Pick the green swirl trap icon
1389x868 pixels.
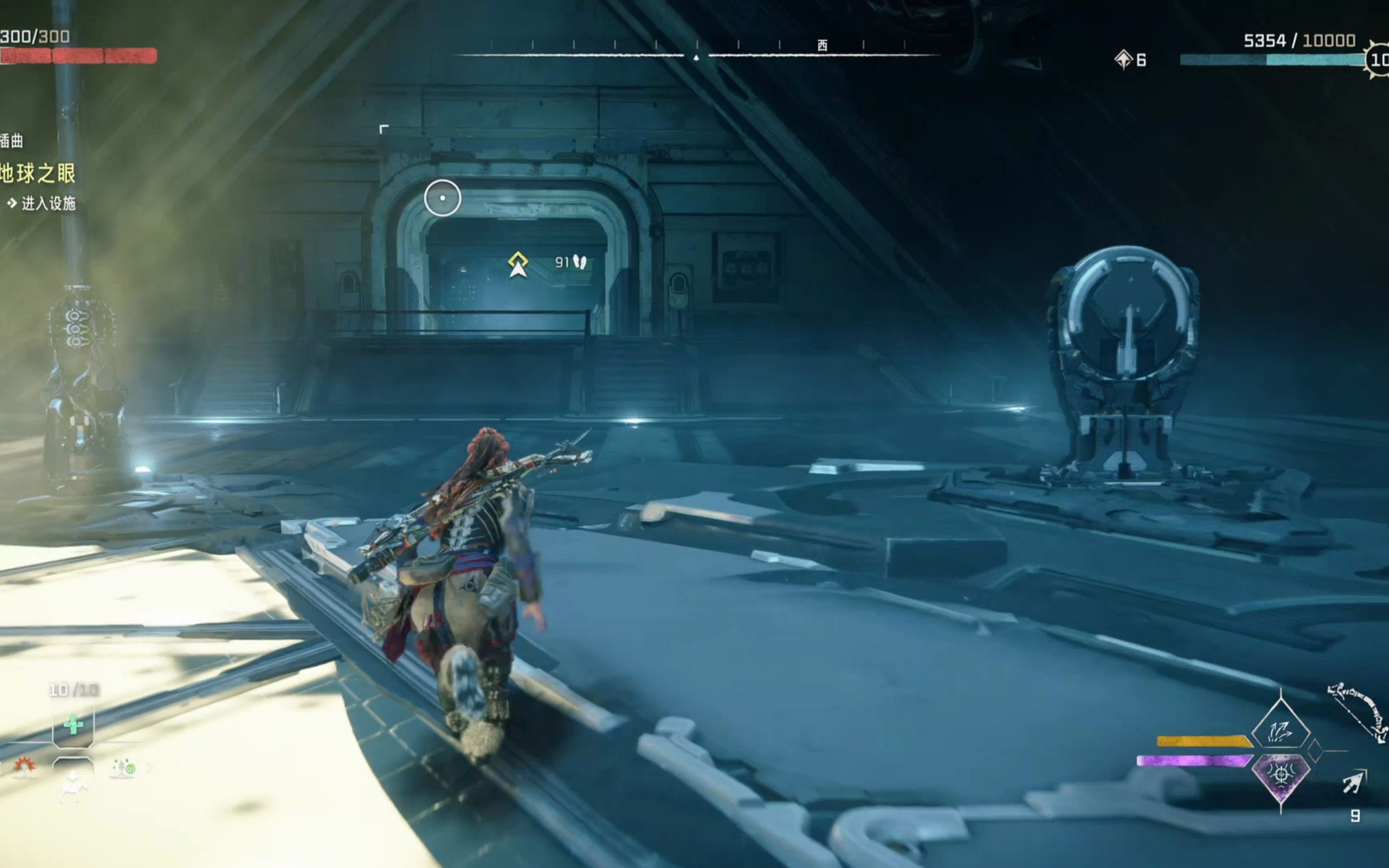point(123,768)
